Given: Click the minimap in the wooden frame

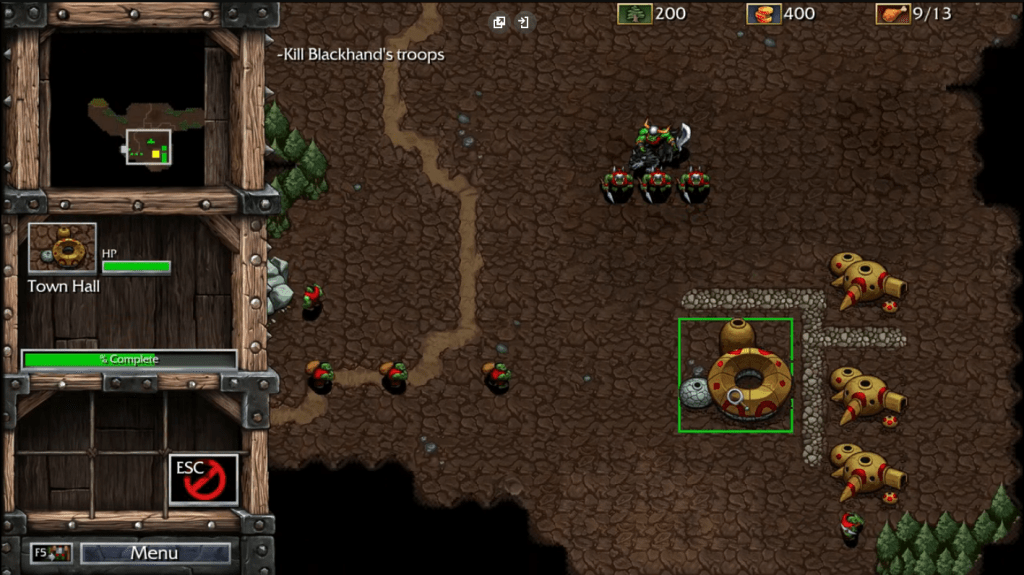Looking at the screenshot, I should click(140, 110).
